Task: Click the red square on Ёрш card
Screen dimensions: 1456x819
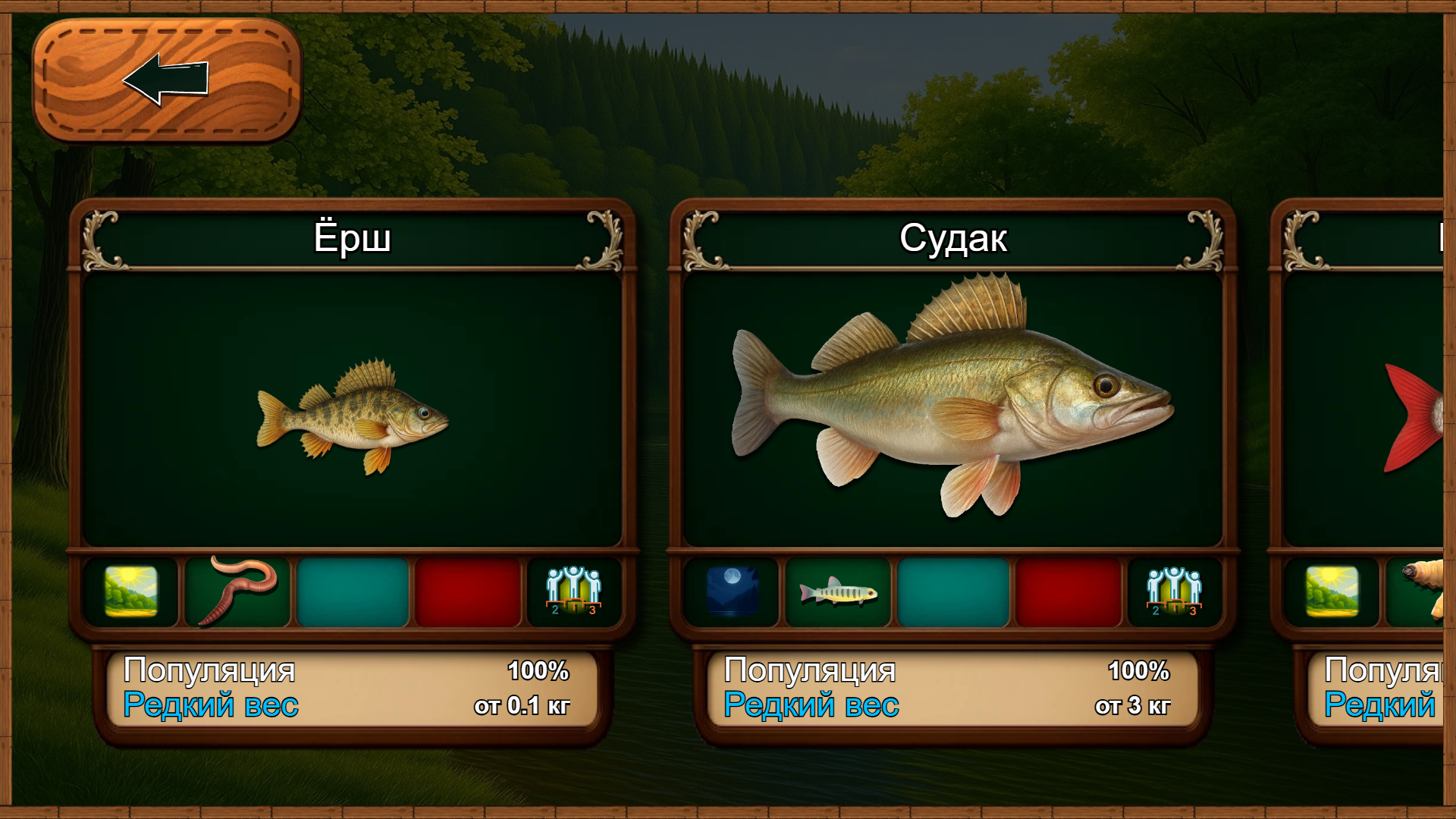Action: [x=468, y=591]
